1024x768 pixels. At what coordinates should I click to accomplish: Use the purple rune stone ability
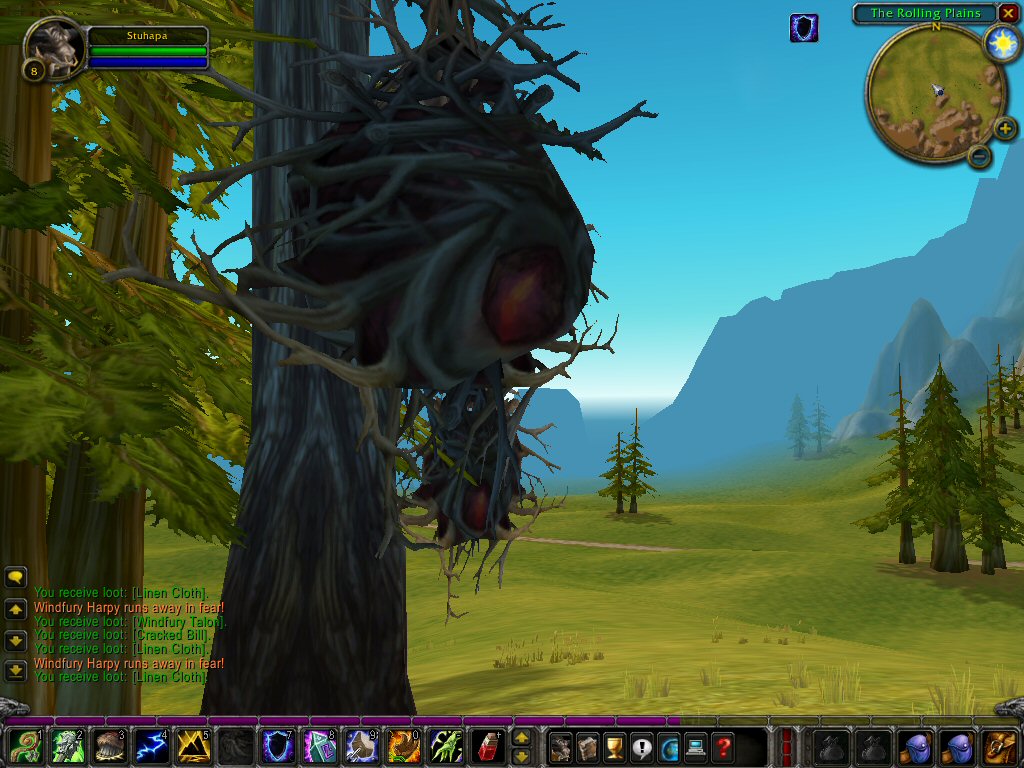point(319,747)
